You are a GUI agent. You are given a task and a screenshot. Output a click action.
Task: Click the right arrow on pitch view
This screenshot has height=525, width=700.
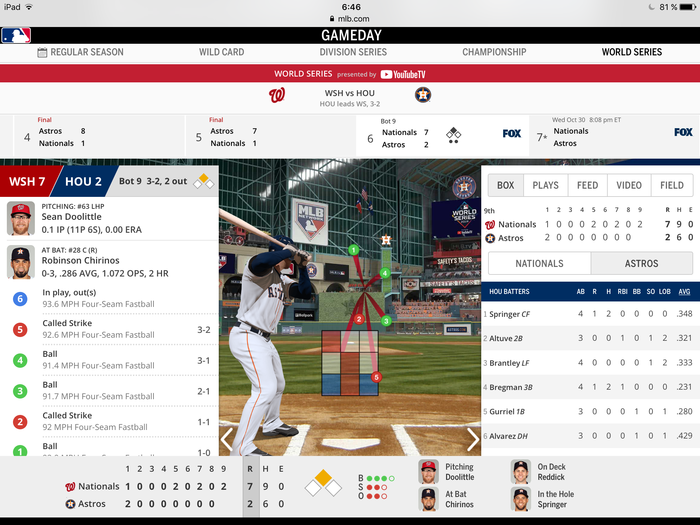[x=473, y=439]
